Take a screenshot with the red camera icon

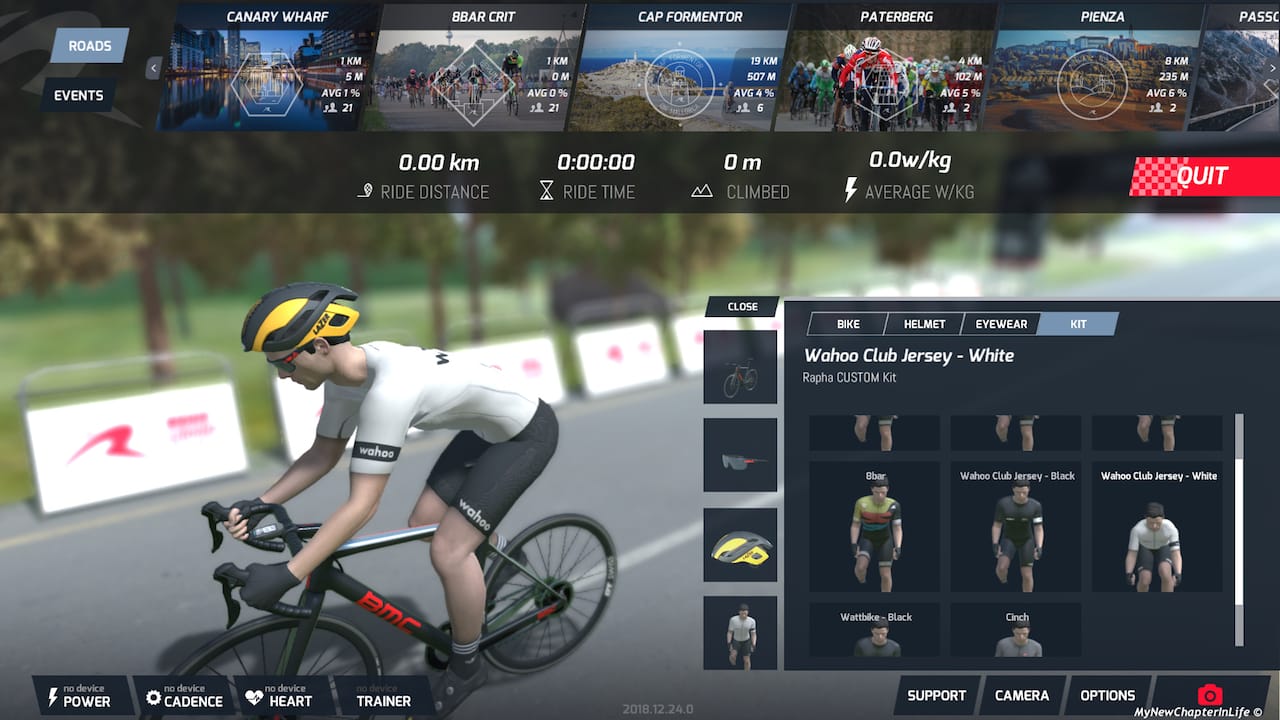coord(1209,695)
